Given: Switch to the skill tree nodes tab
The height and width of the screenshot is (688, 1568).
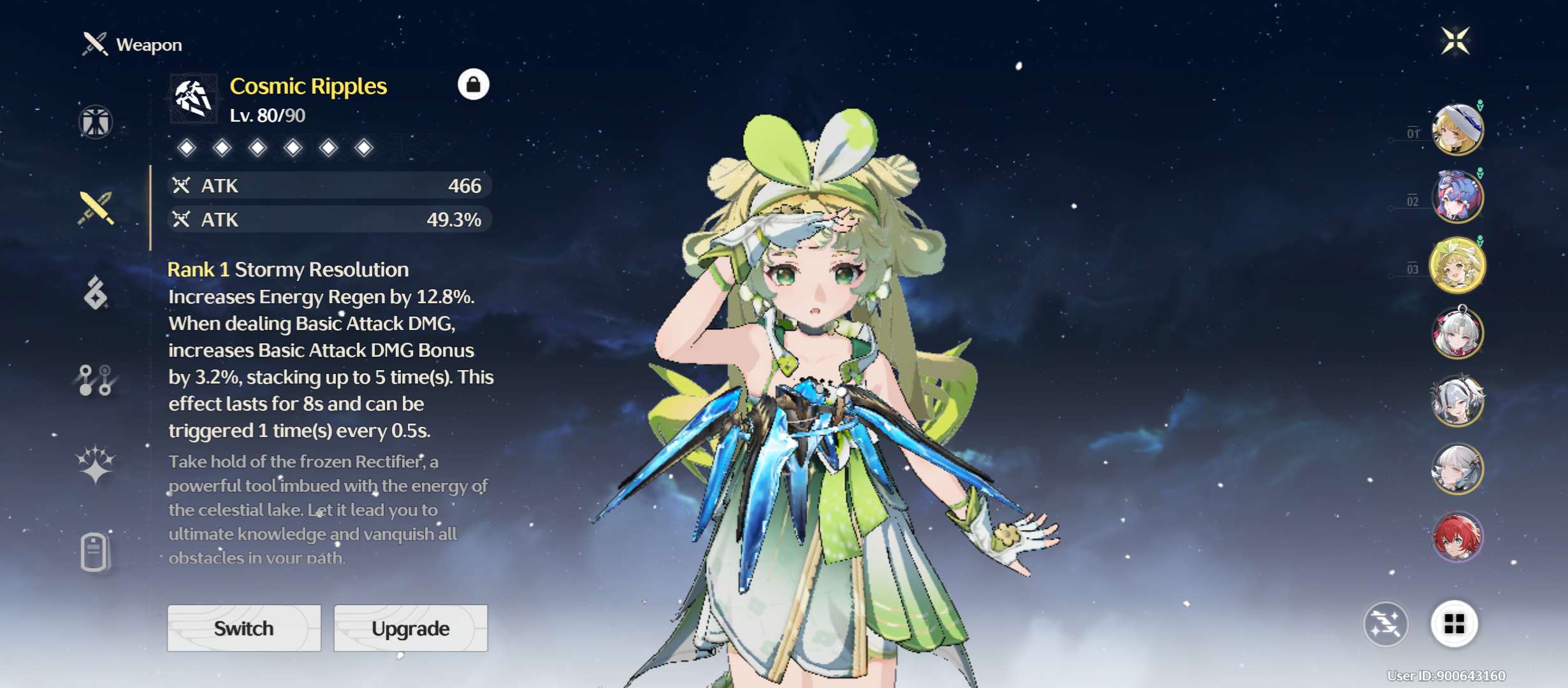Looking at the screenshot, I should (x=96, y=380).
